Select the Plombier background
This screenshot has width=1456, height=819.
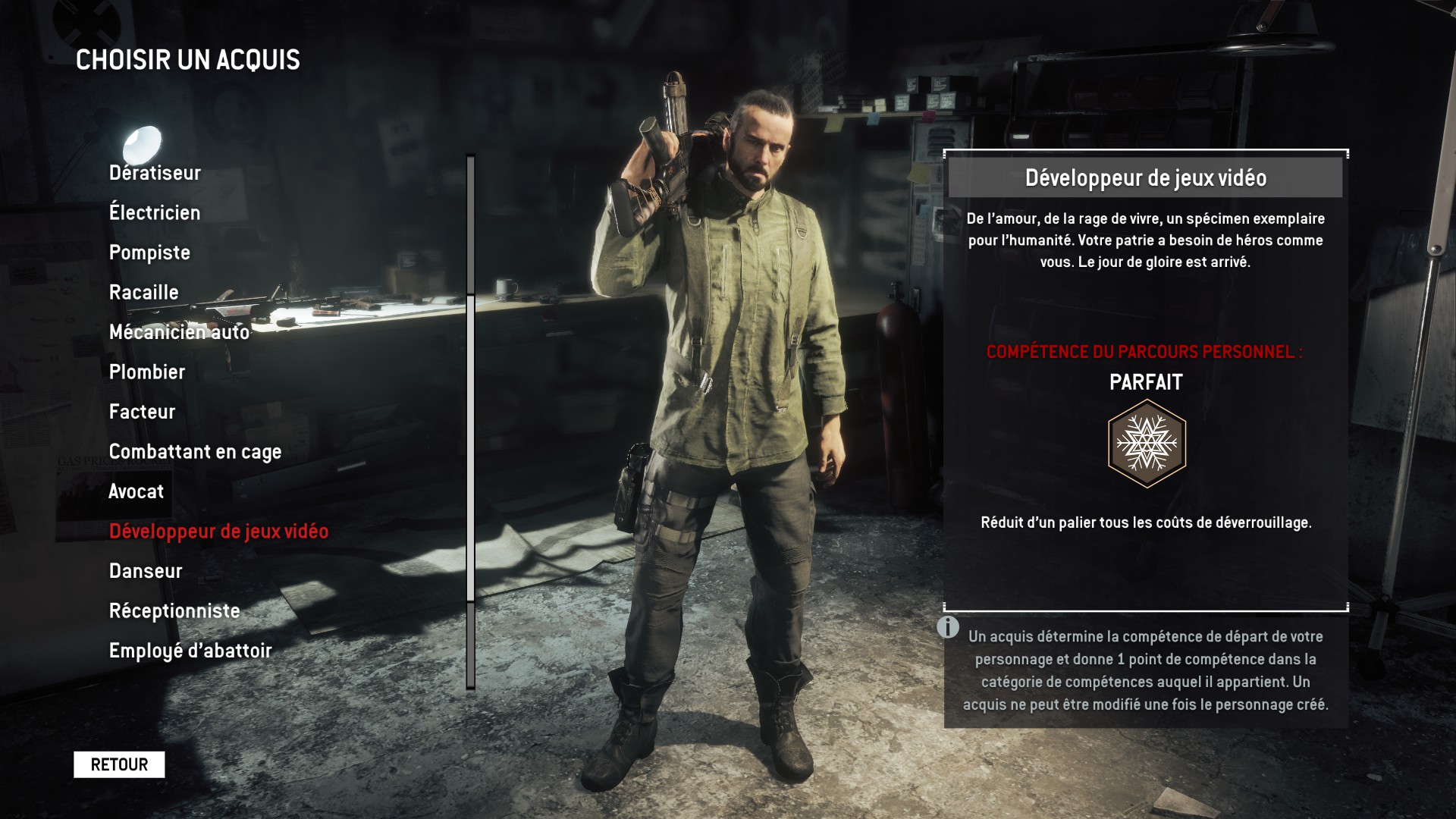click(x=147, y=372)
